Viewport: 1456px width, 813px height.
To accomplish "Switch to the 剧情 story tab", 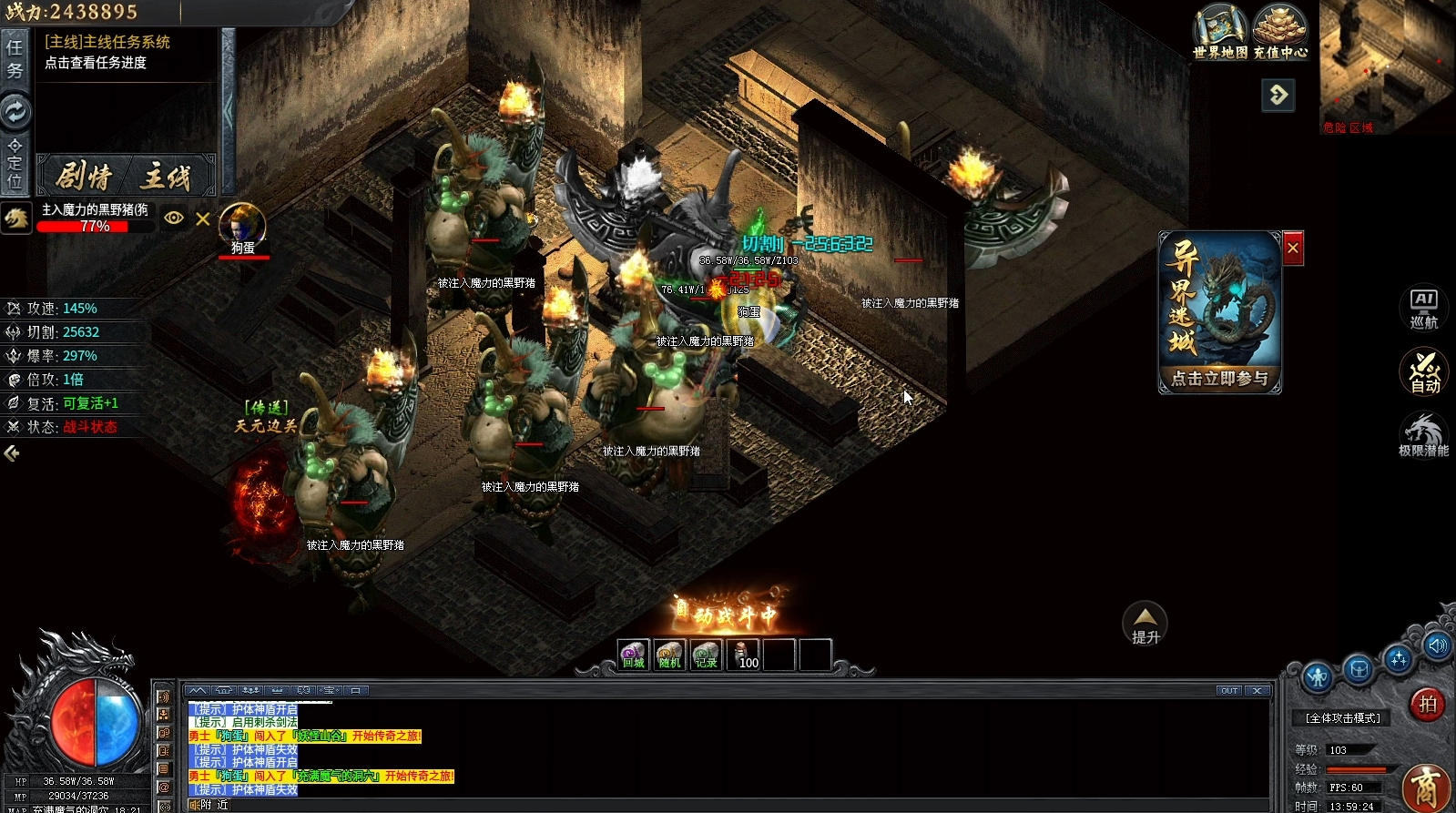I will pyautogui.click(x=85, y=176).
